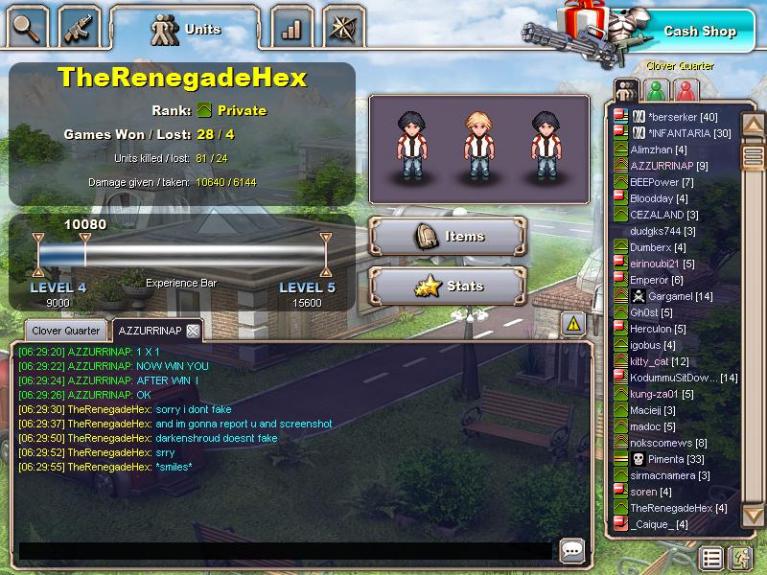
Task: Open the list view button below players
Action: 711,558
